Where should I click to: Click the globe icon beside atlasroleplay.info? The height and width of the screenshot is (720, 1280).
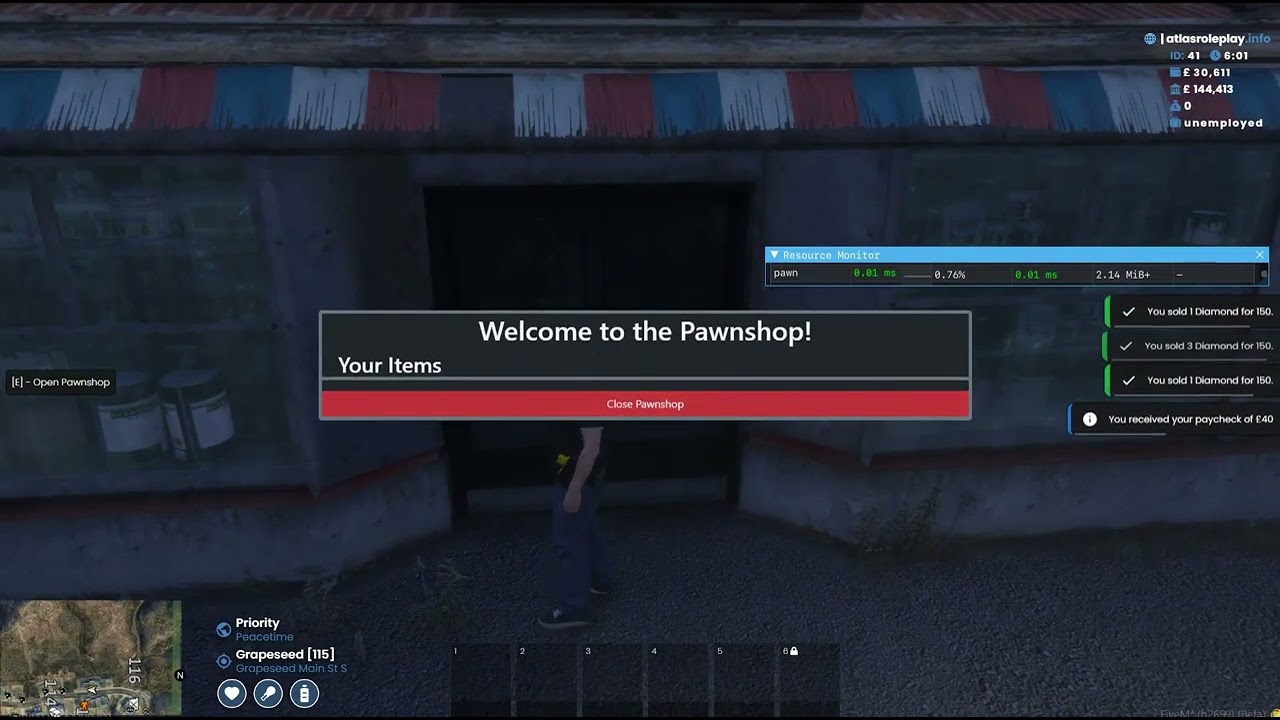(1149, 38)
